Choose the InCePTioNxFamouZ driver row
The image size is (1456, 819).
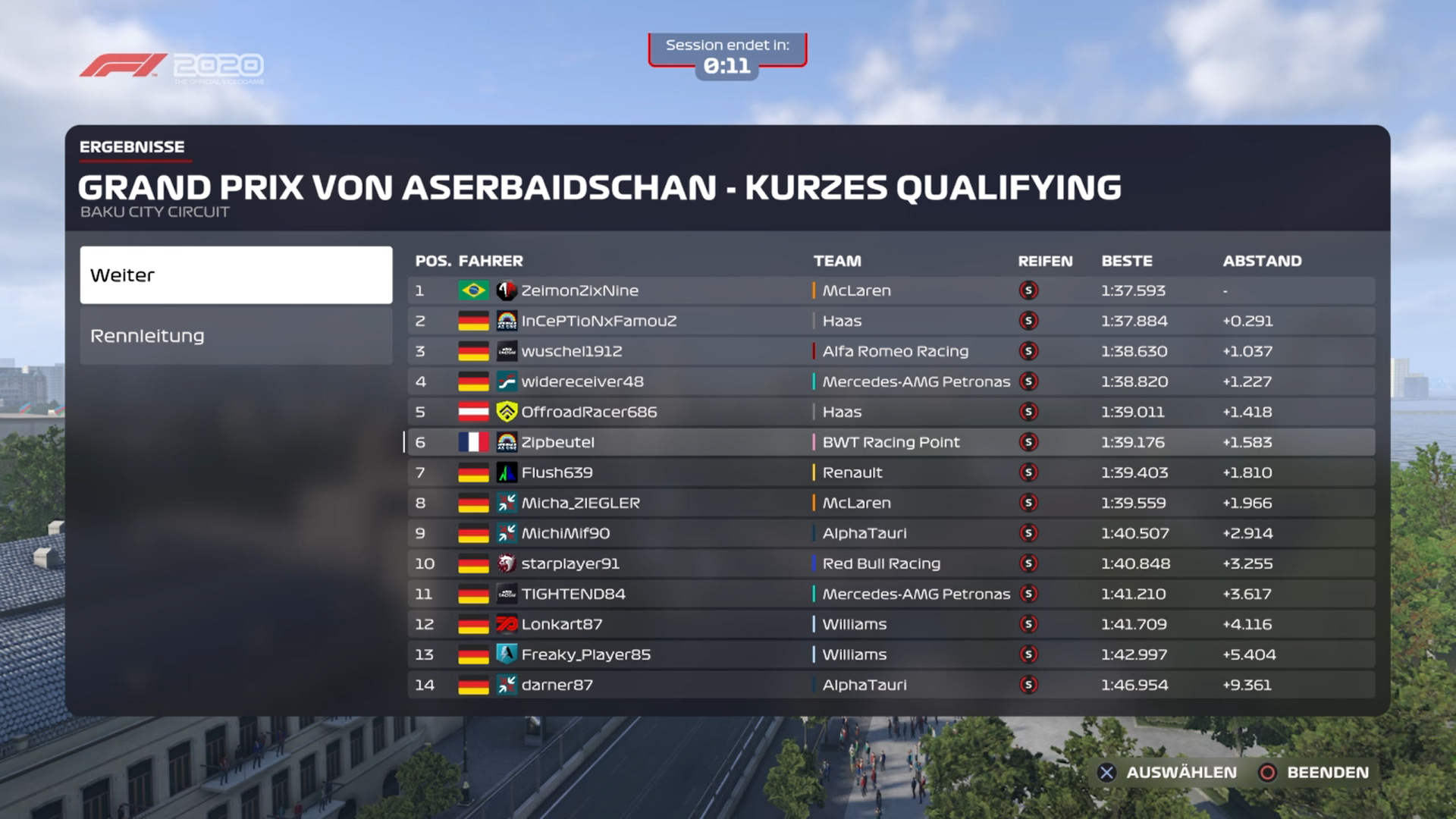click(890, 321)
